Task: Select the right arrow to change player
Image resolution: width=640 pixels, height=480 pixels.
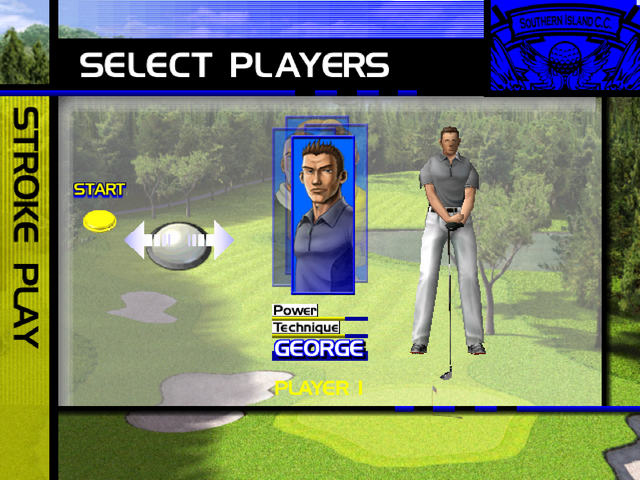Action: 221,240
